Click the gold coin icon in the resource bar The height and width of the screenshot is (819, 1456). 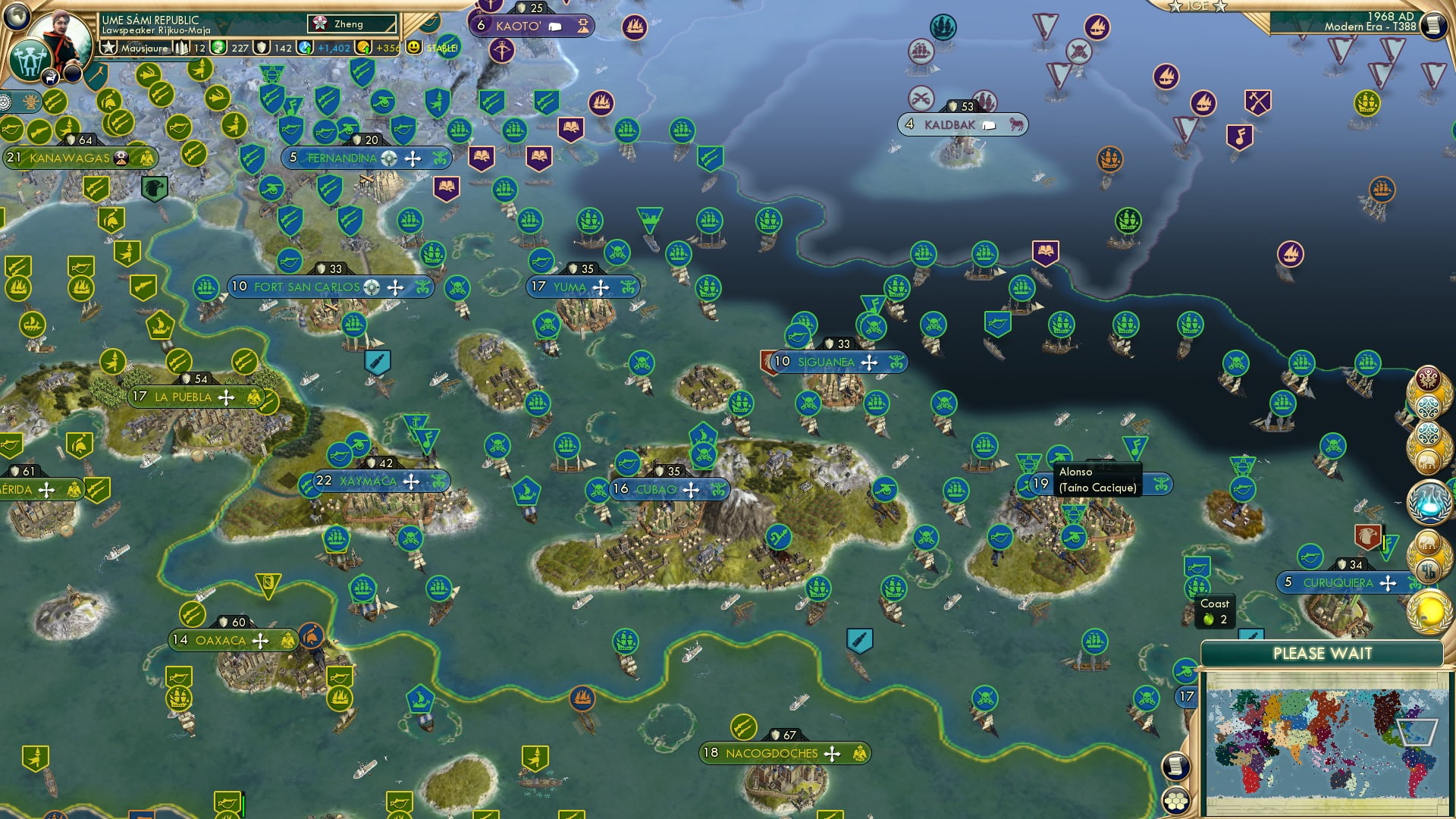365,48
